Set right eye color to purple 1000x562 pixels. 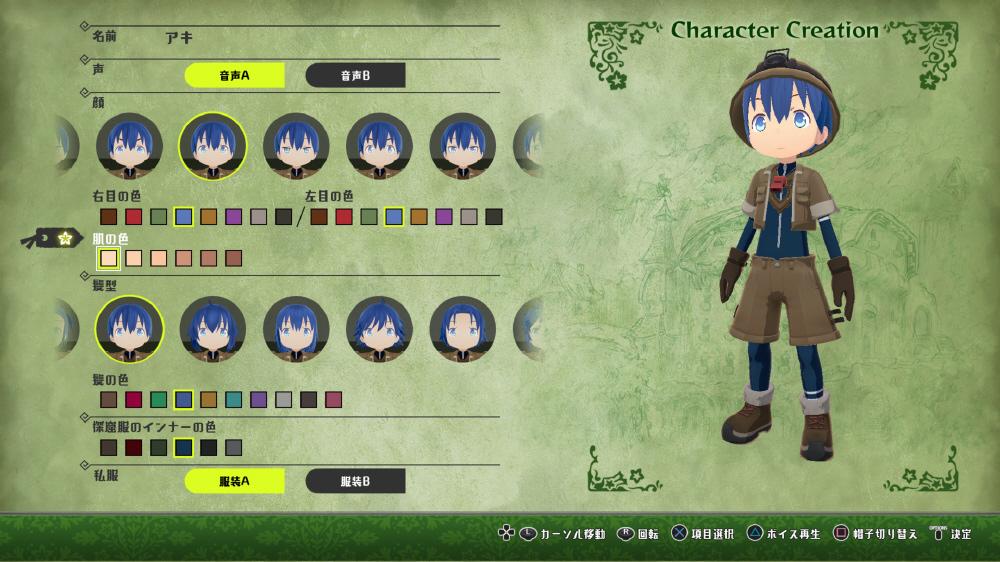(234, 217)
